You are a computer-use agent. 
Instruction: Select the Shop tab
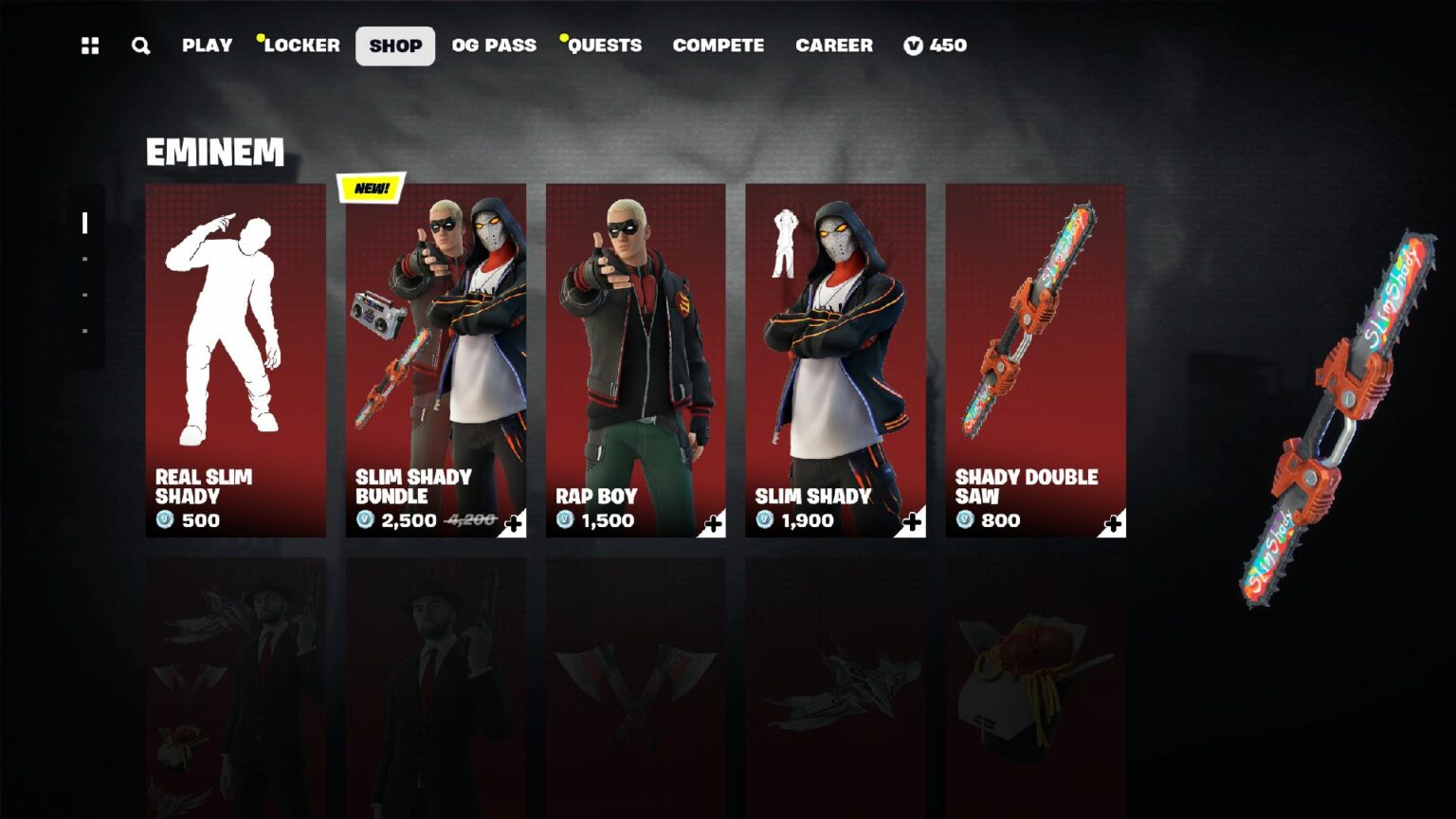pyautogui.click(x=395, y=45)
